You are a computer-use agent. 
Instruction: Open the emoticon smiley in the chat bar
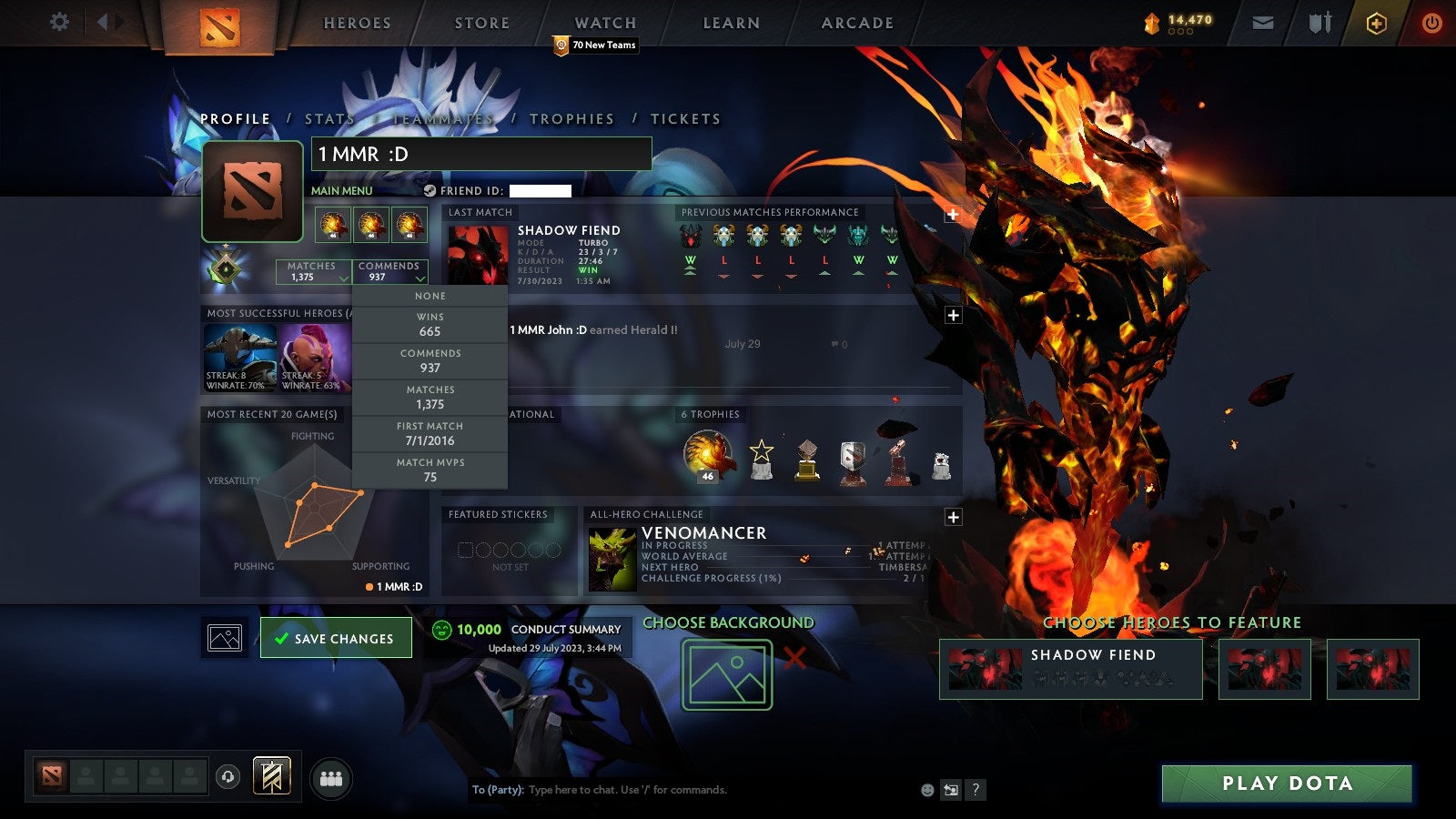point(925,790)
